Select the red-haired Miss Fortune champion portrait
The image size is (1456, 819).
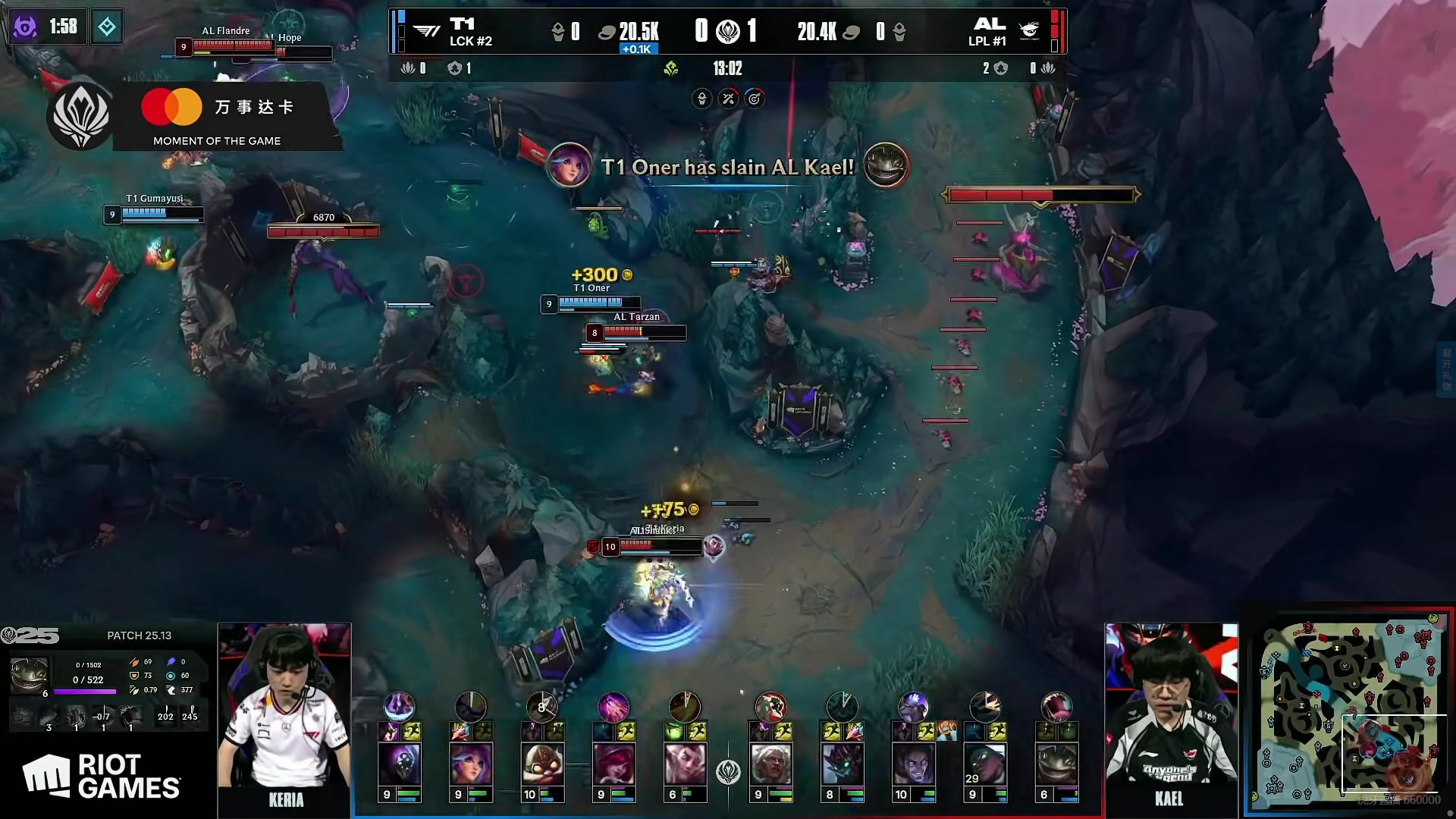[x=613, y=764]
